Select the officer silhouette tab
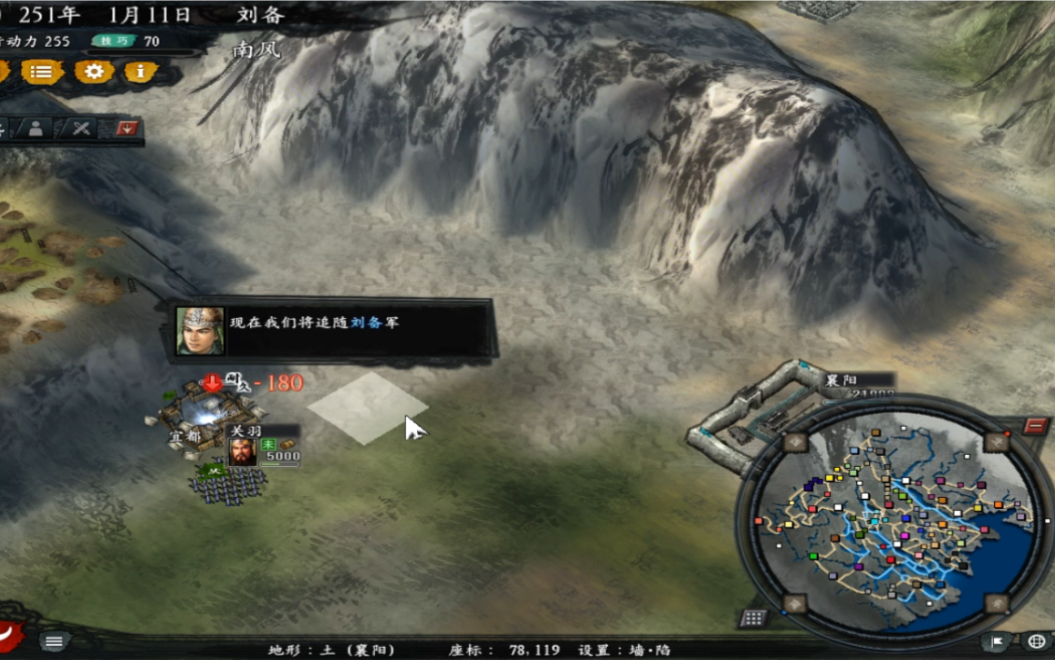1055x660 pixels. pos(36,128)
